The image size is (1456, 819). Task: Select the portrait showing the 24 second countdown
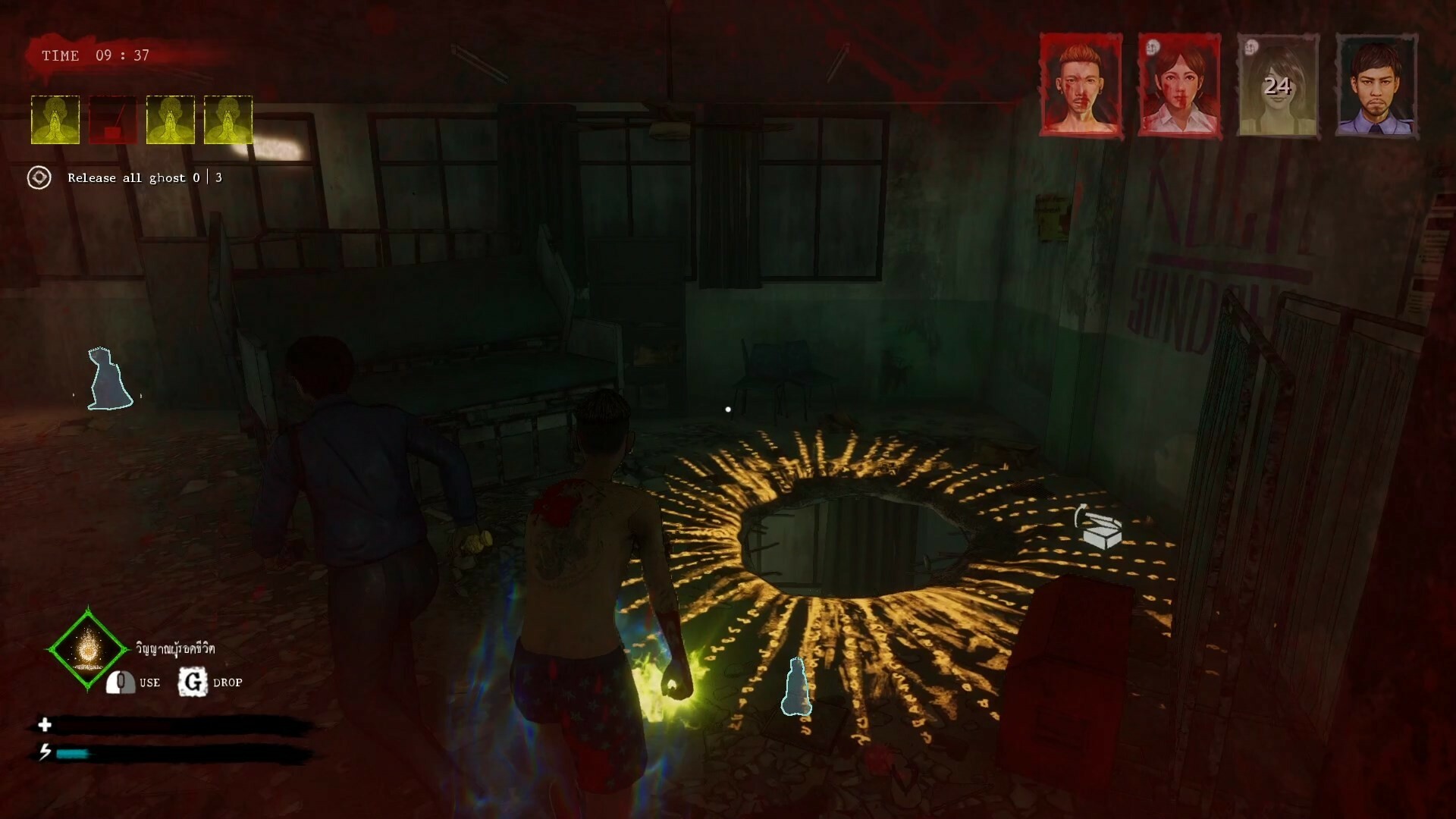[x=1279, y=87]
